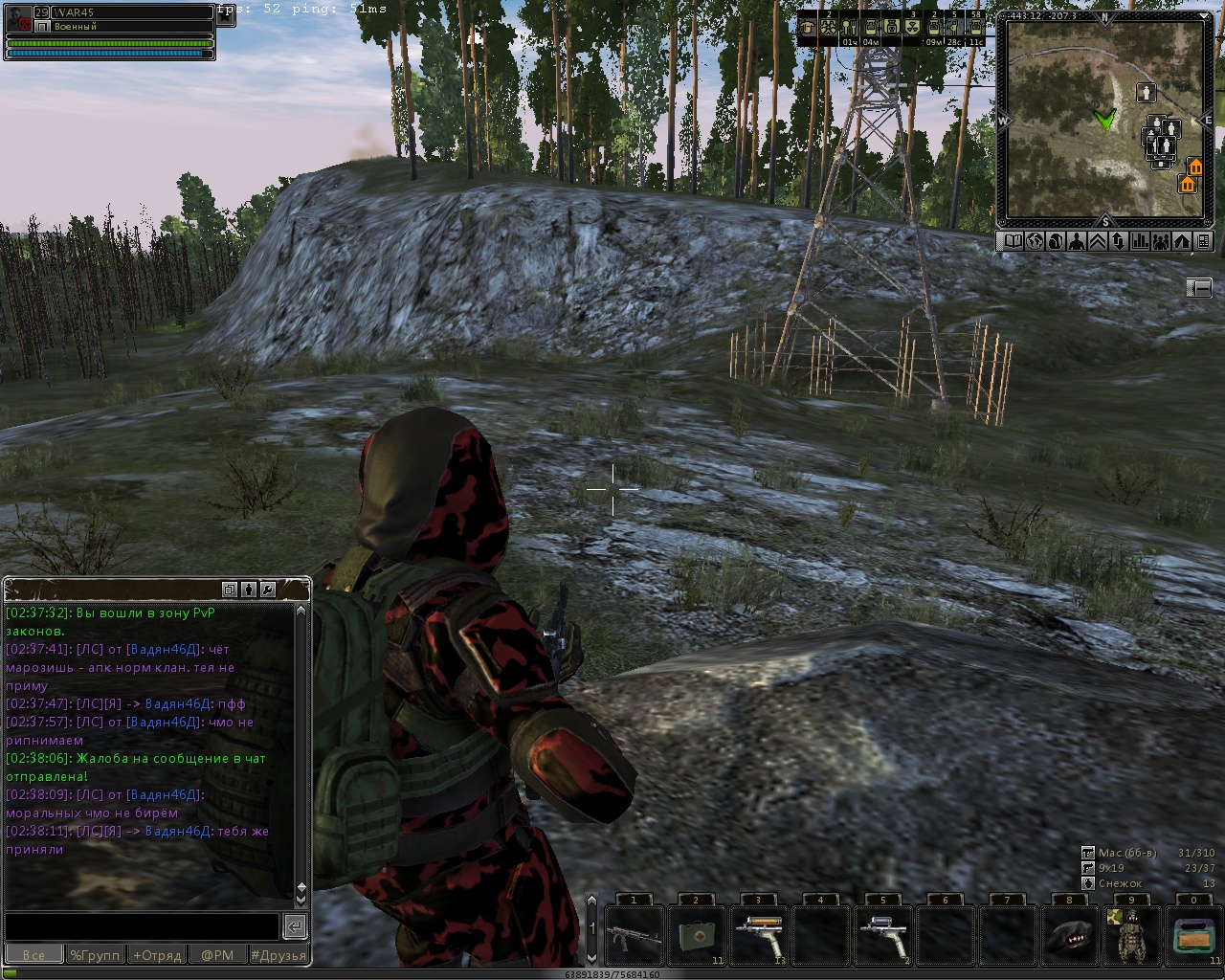Open the group of people icon
1225x980 pixels.
coord(1161,242)
